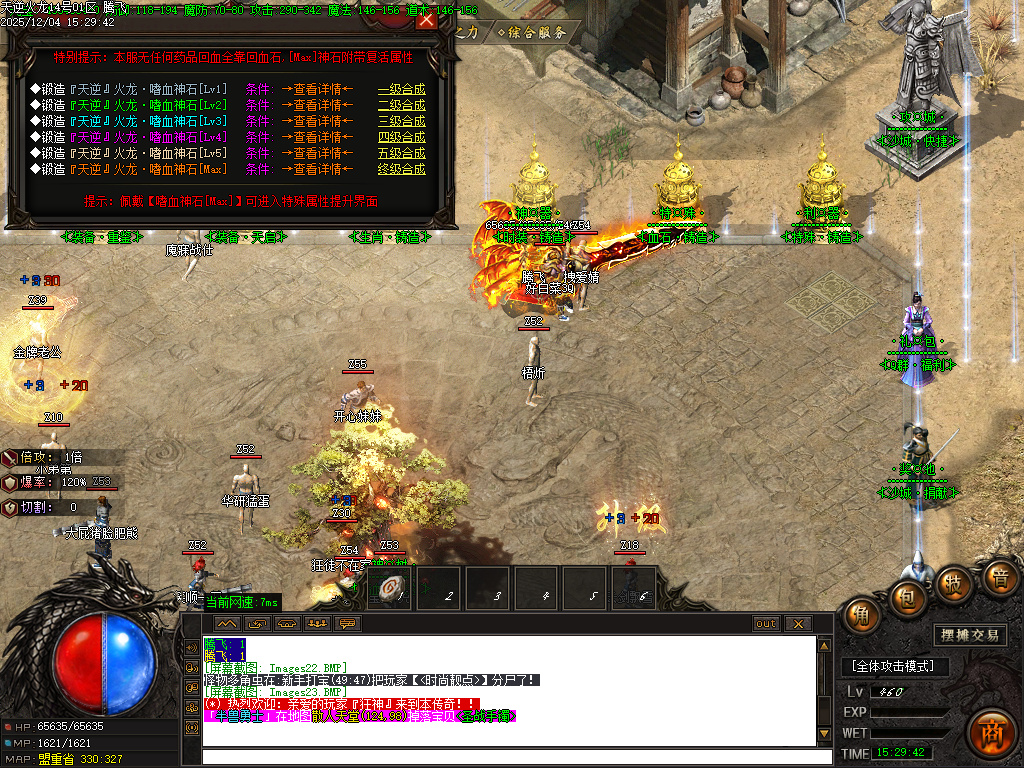The image size is (1024, 768).
Task: Click the 五级合成 synthesis link
Action: (x=401, y=153)
